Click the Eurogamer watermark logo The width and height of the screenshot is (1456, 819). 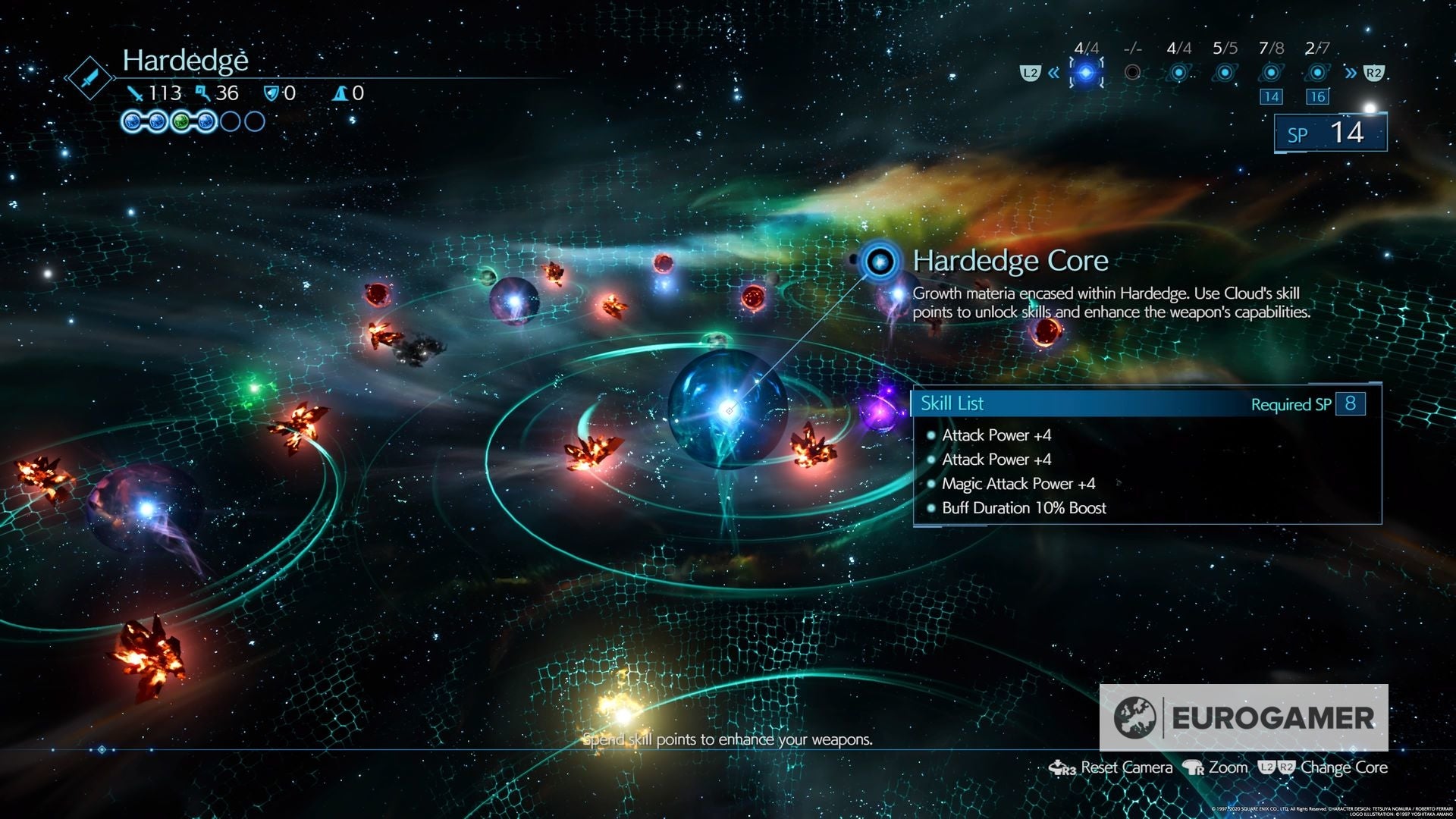click(x=1244, y=717)
